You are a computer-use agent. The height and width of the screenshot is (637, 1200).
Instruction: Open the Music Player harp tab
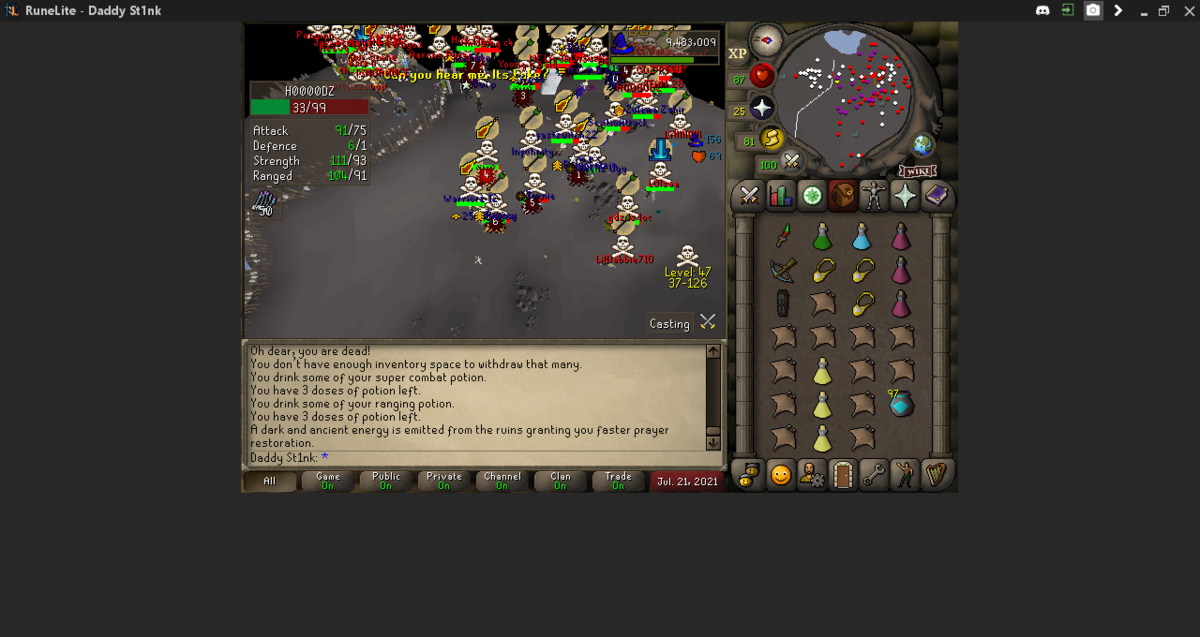(936, 475)
